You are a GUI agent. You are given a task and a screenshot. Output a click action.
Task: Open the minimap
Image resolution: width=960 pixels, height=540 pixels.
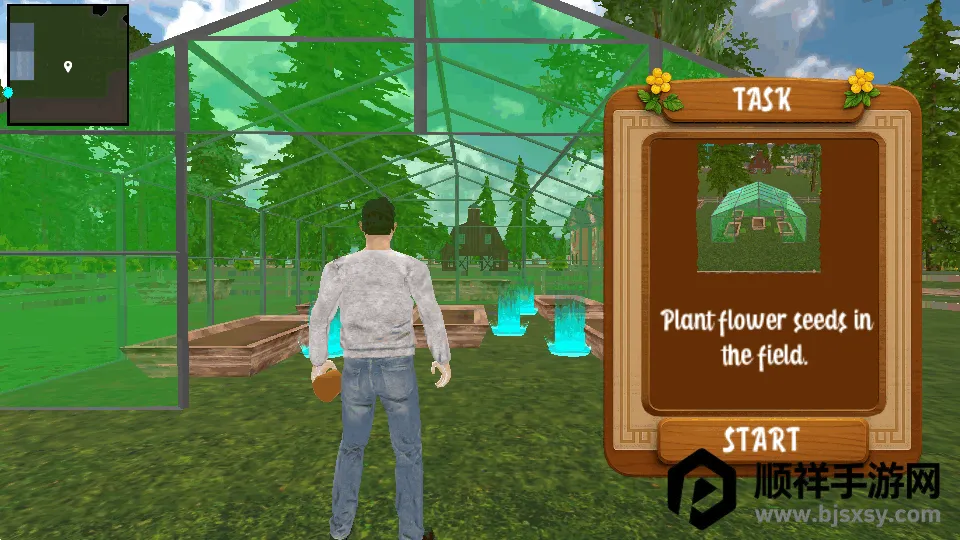click(68, 65)
